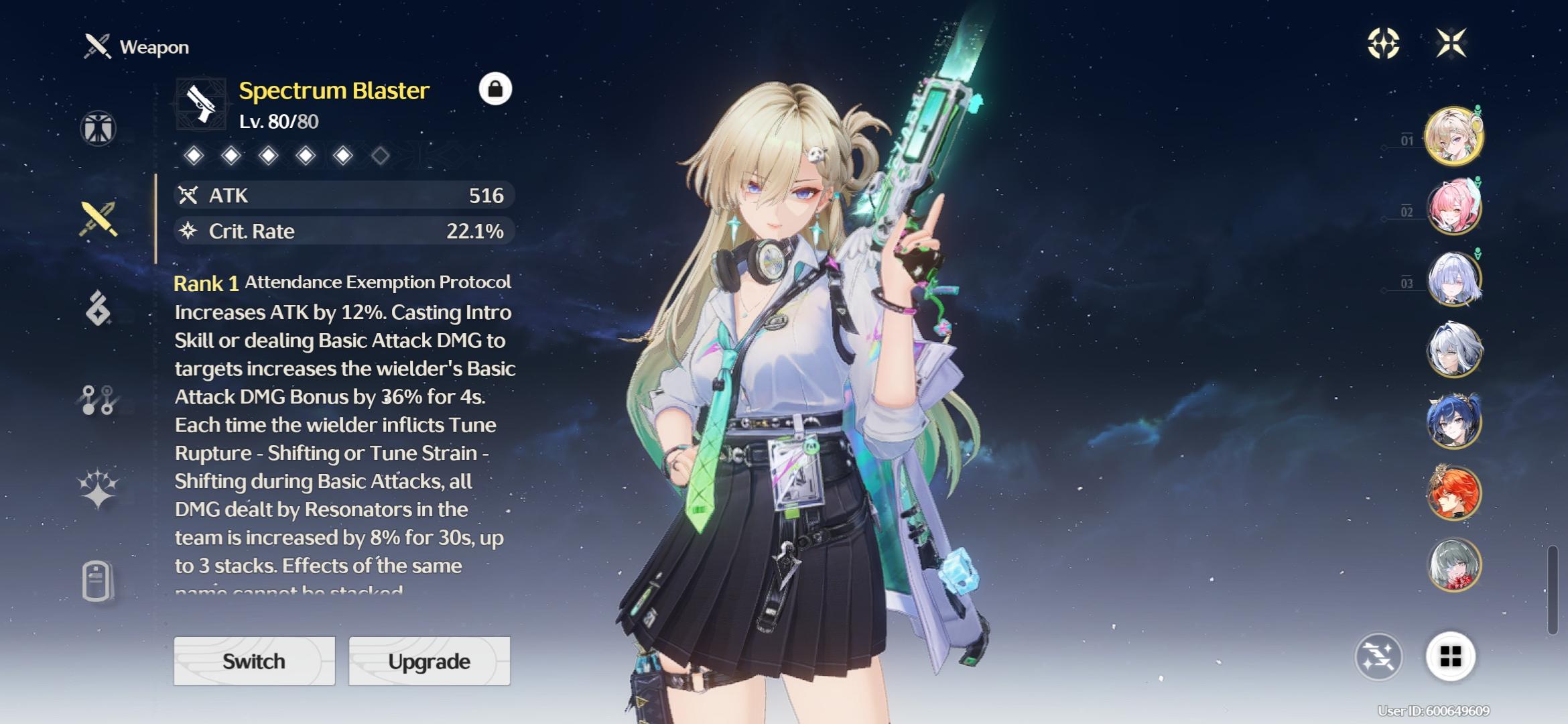Open the resonance chain star tab
Screen dimensions: 1568x724
[99, 488]
